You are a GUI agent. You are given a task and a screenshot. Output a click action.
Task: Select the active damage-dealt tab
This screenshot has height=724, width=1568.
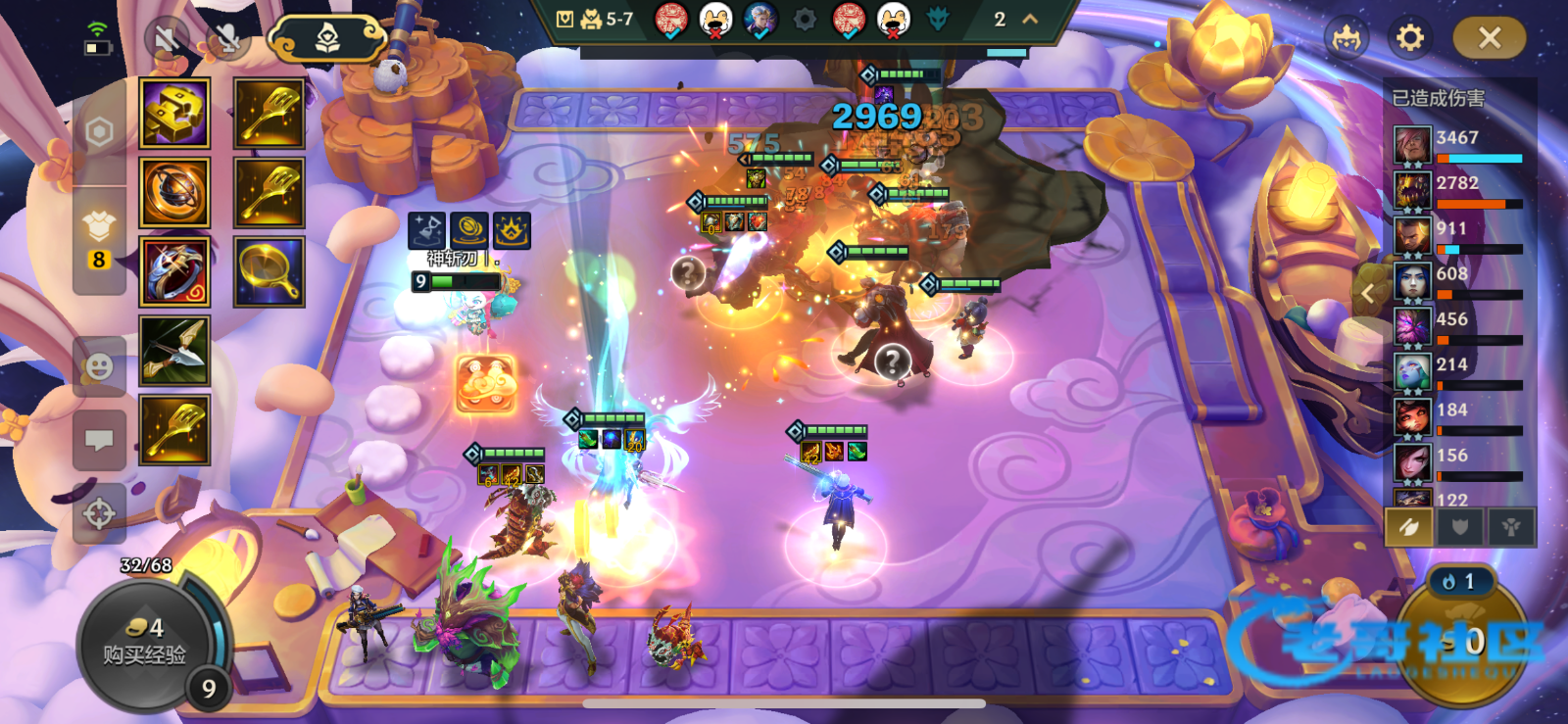click(1409, 527)
